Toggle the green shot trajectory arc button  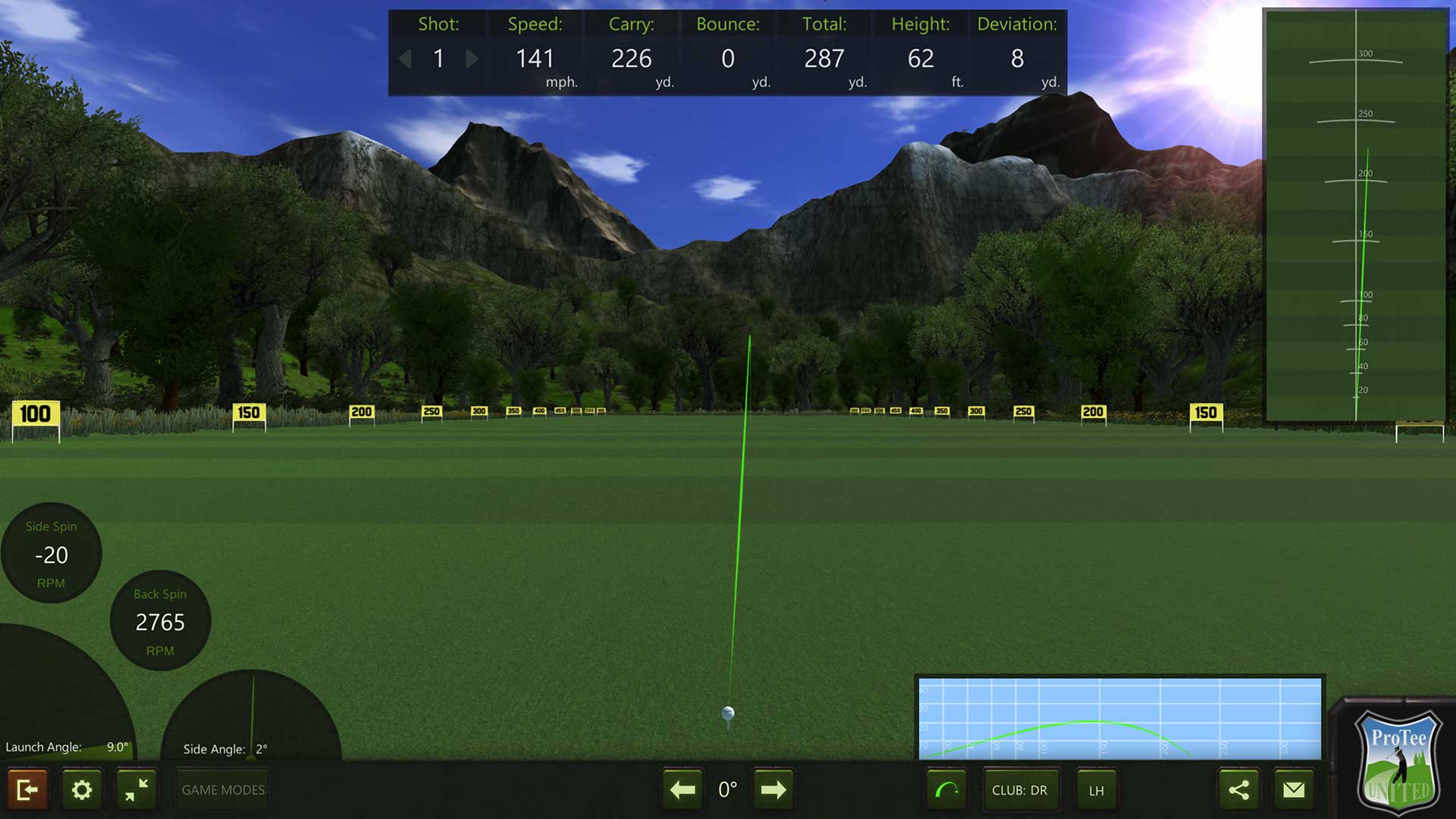click(x=946, y=790)
